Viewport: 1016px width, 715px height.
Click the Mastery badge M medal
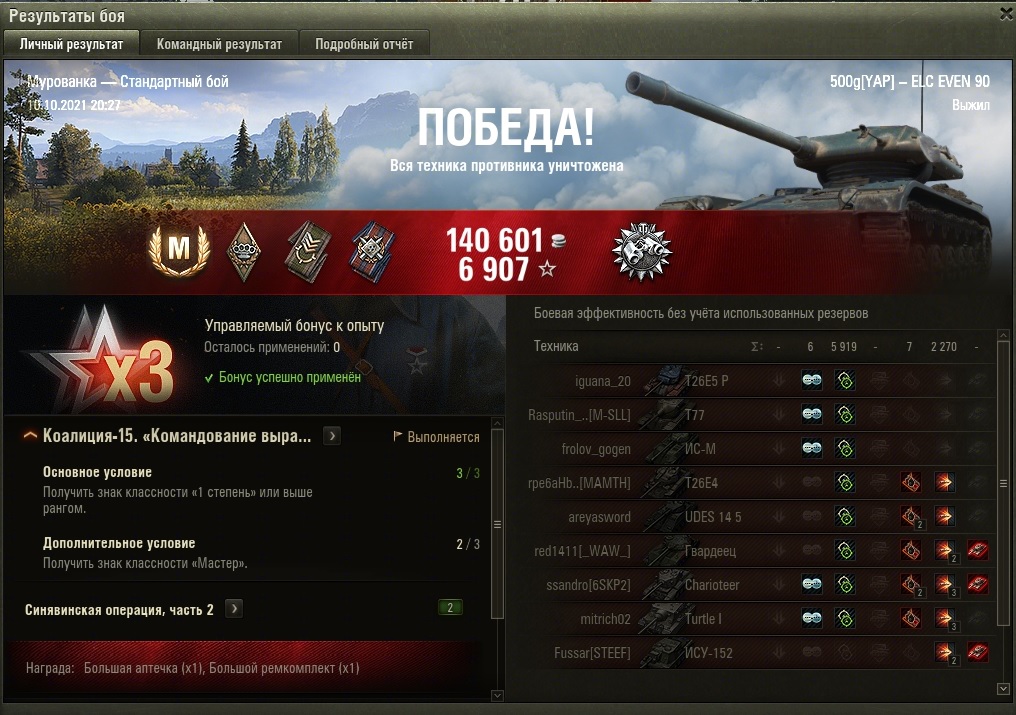[178, 251]
